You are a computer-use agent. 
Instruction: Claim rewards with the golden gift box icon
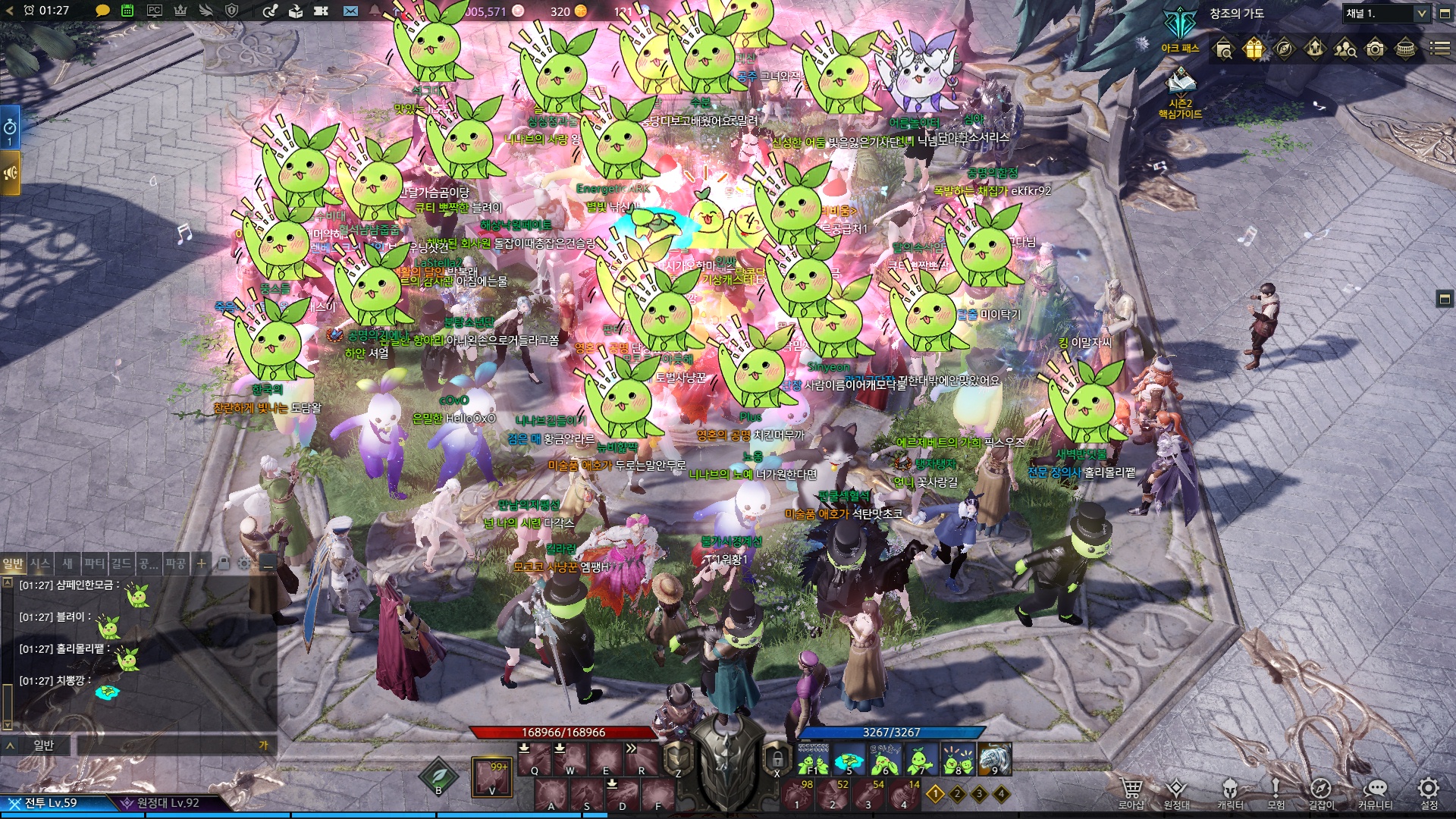(1254, 49)
